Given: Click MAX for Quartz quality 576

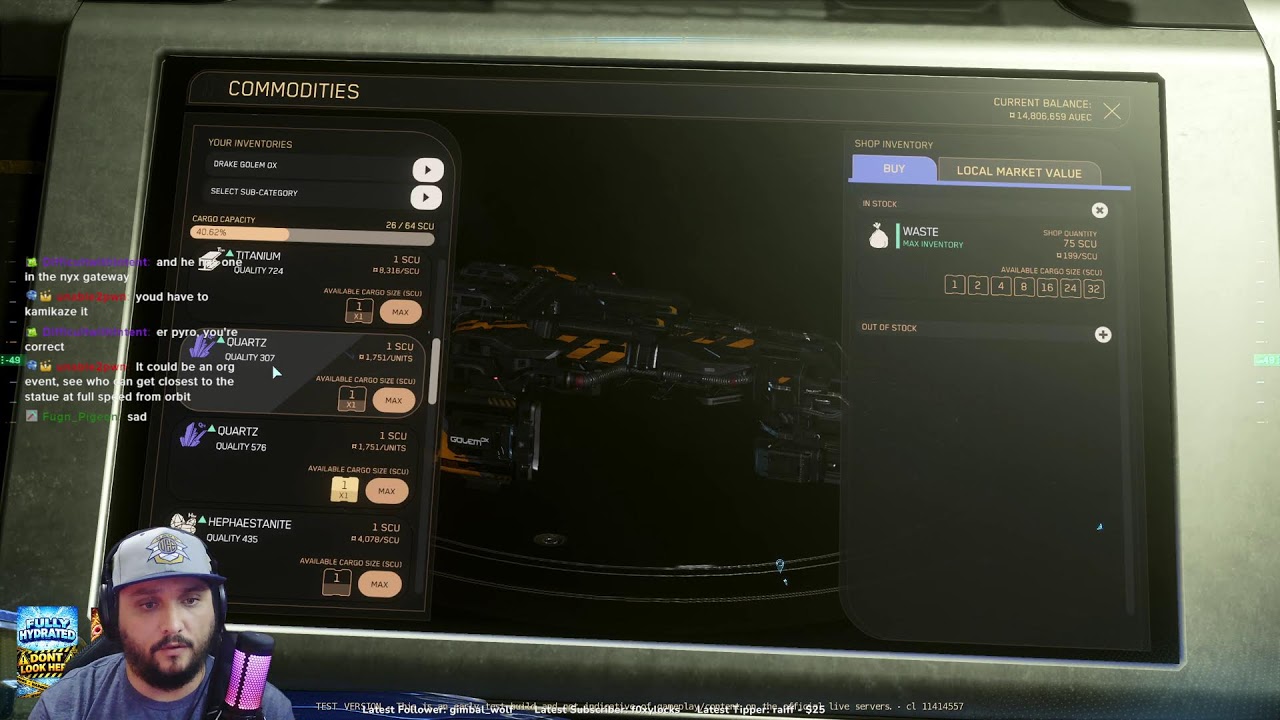Looking at the screenshot, I should 386,491.
